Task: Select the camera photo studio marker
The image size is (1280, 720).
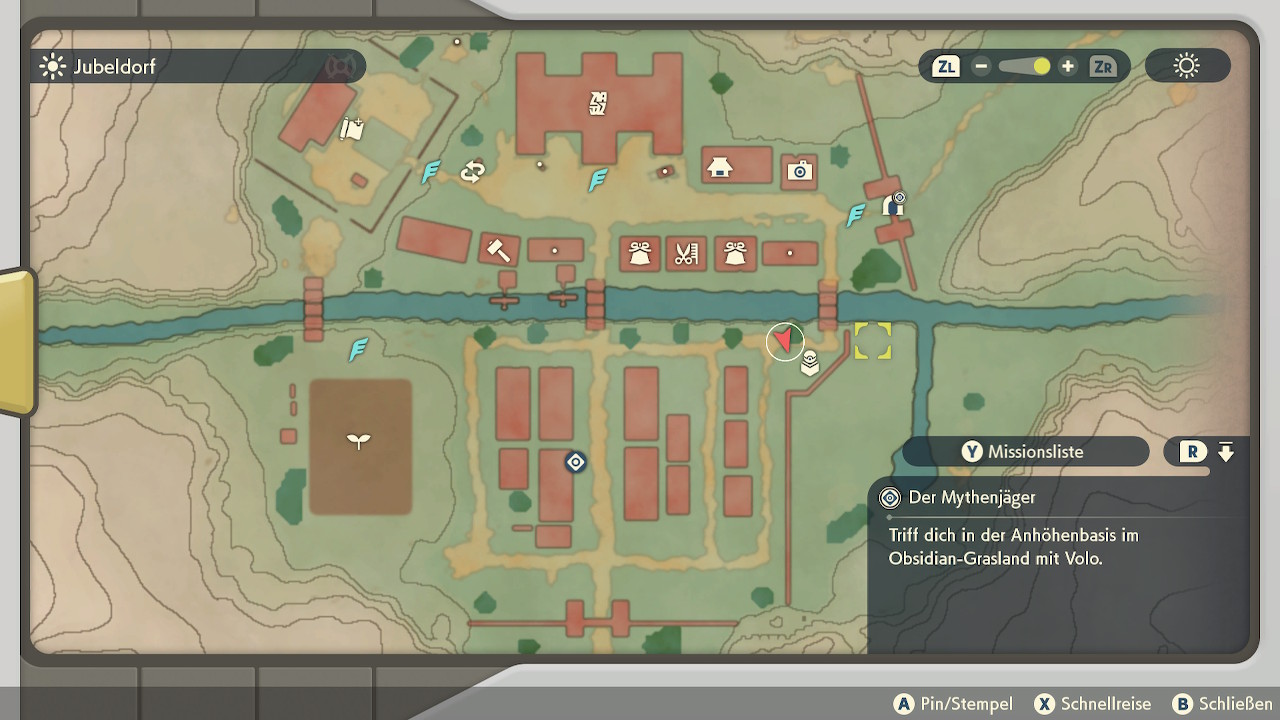Action: point(798,171)
